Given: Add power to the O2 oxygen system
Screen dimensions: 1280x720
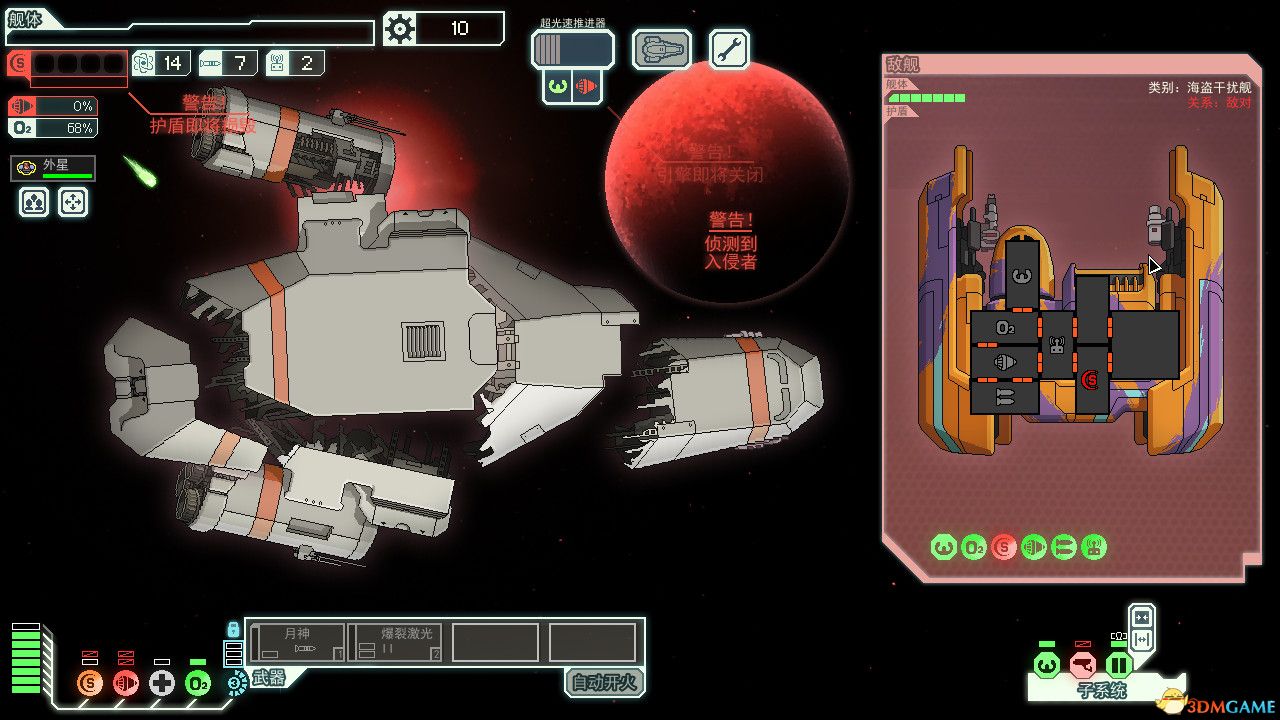Looking at the screenshot, I should pyautogui.click(x=196, y=682).
